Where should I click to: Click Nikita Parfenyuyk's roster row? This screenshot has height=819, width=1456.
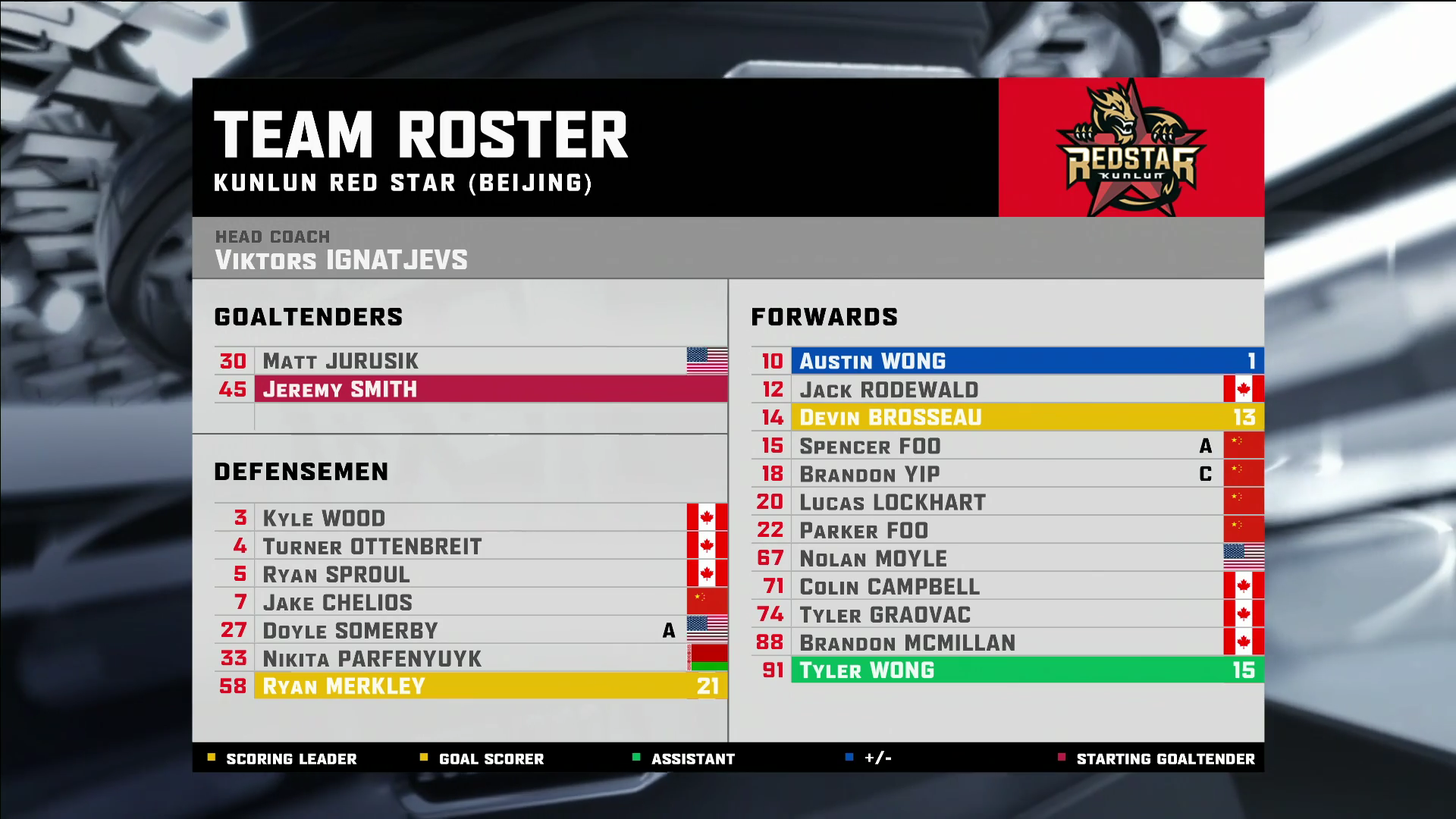pyautogui.click(x=470, y=658)
